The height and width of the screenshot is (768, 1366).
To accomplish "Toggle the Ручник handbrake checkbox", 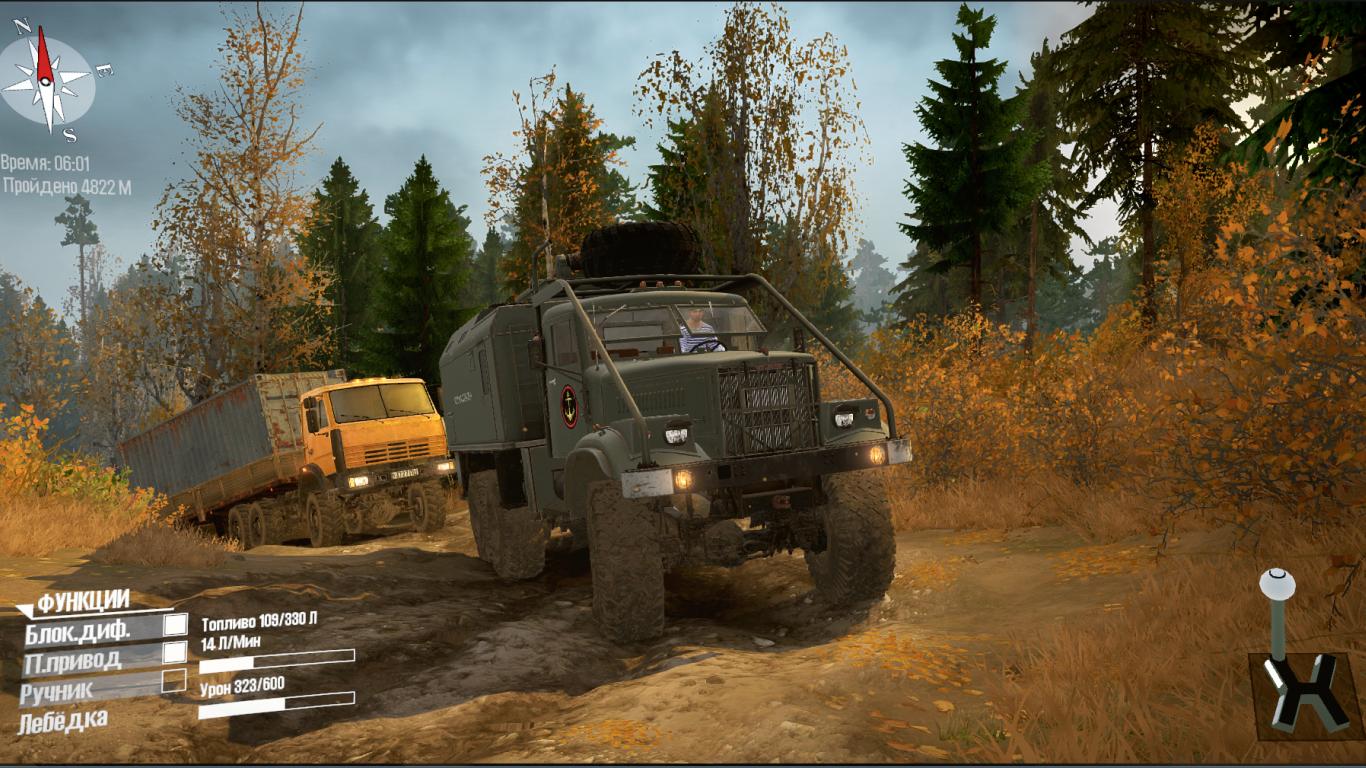I will (x=174, y=681).
